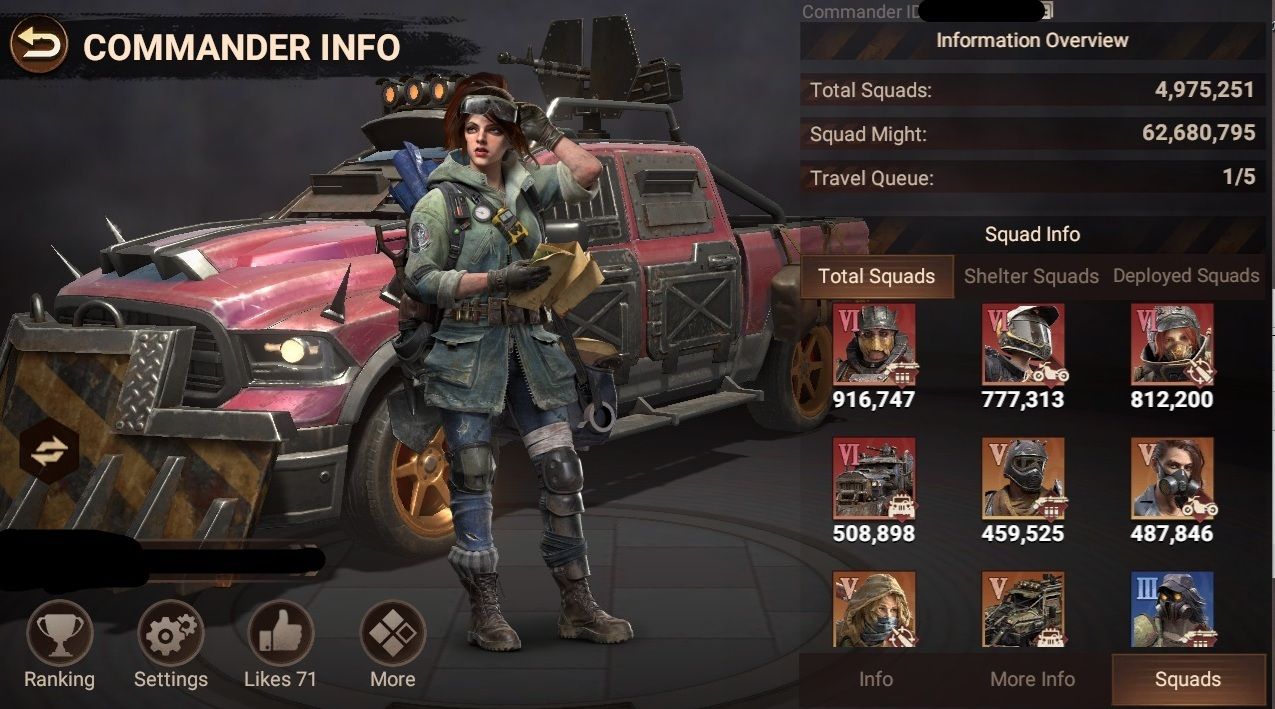Show the Deployed Squads tab
This screenshot has height=709, width=1275.
click(1186, 276)
